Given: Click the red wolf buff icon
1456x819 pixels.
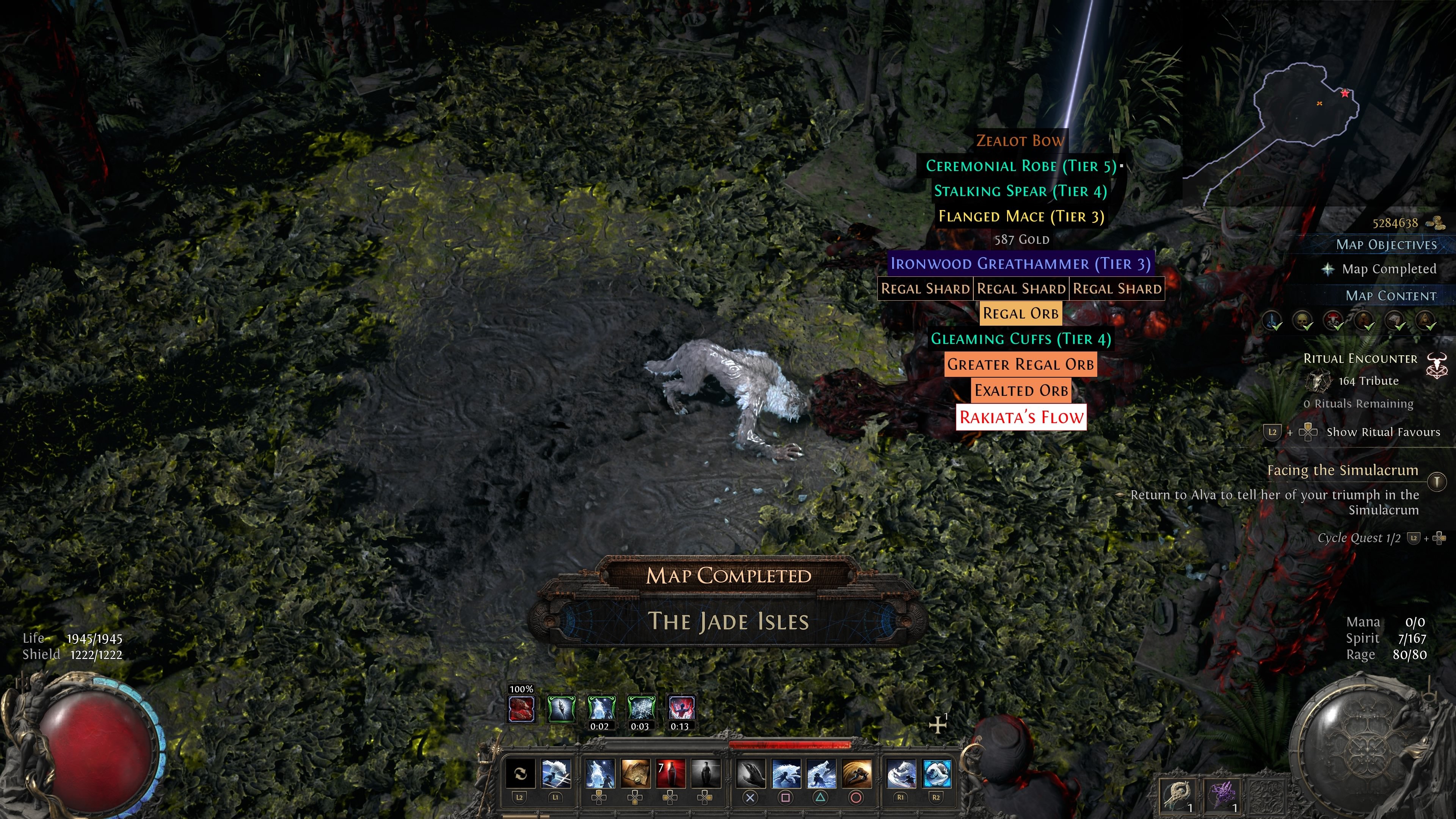Looking at the screenshot, I should tap(521, 709).
